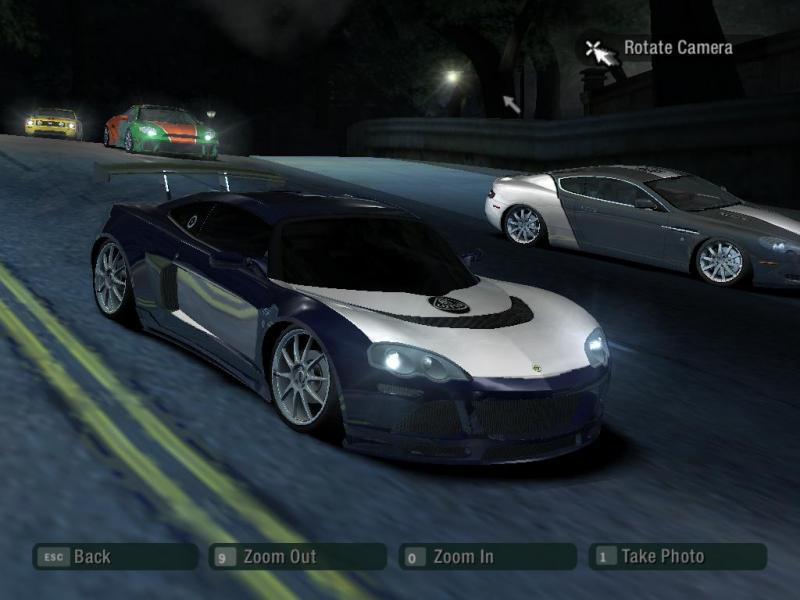Select the Zoom Out button
The image size is (800, 600).
(297, 557)
